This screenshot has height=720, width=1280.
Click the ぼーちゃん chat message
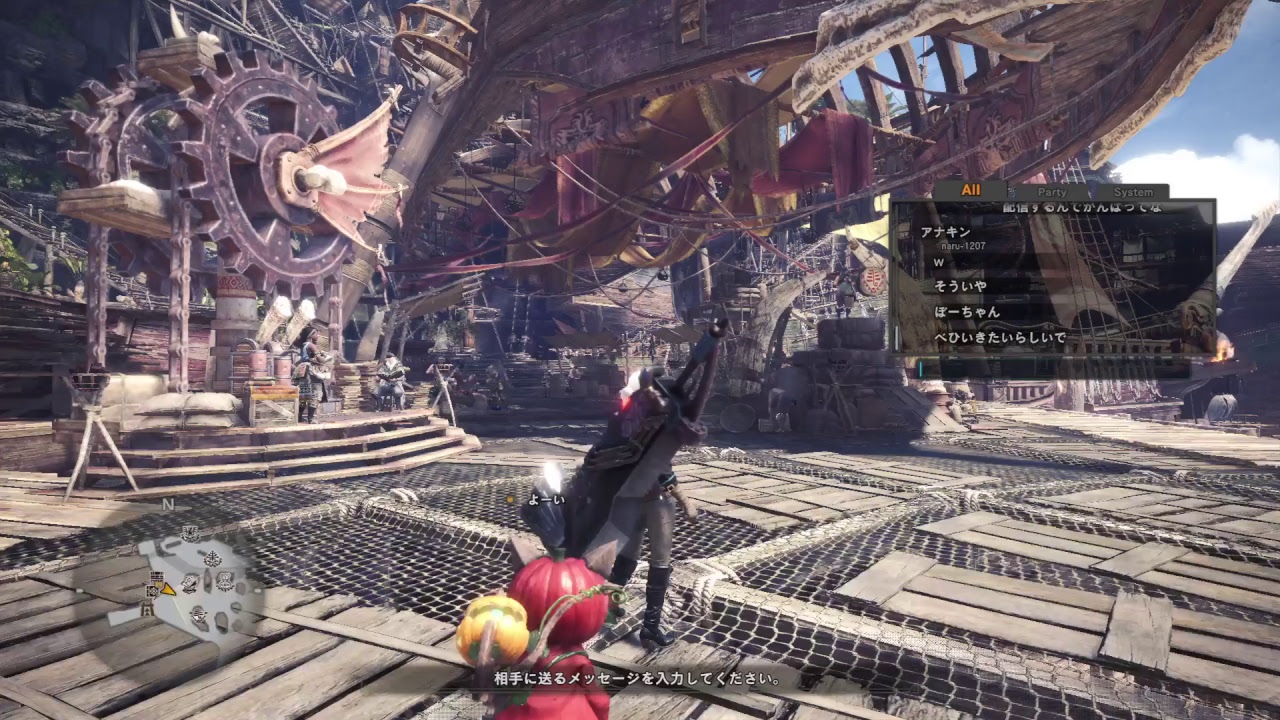point(966,312)
